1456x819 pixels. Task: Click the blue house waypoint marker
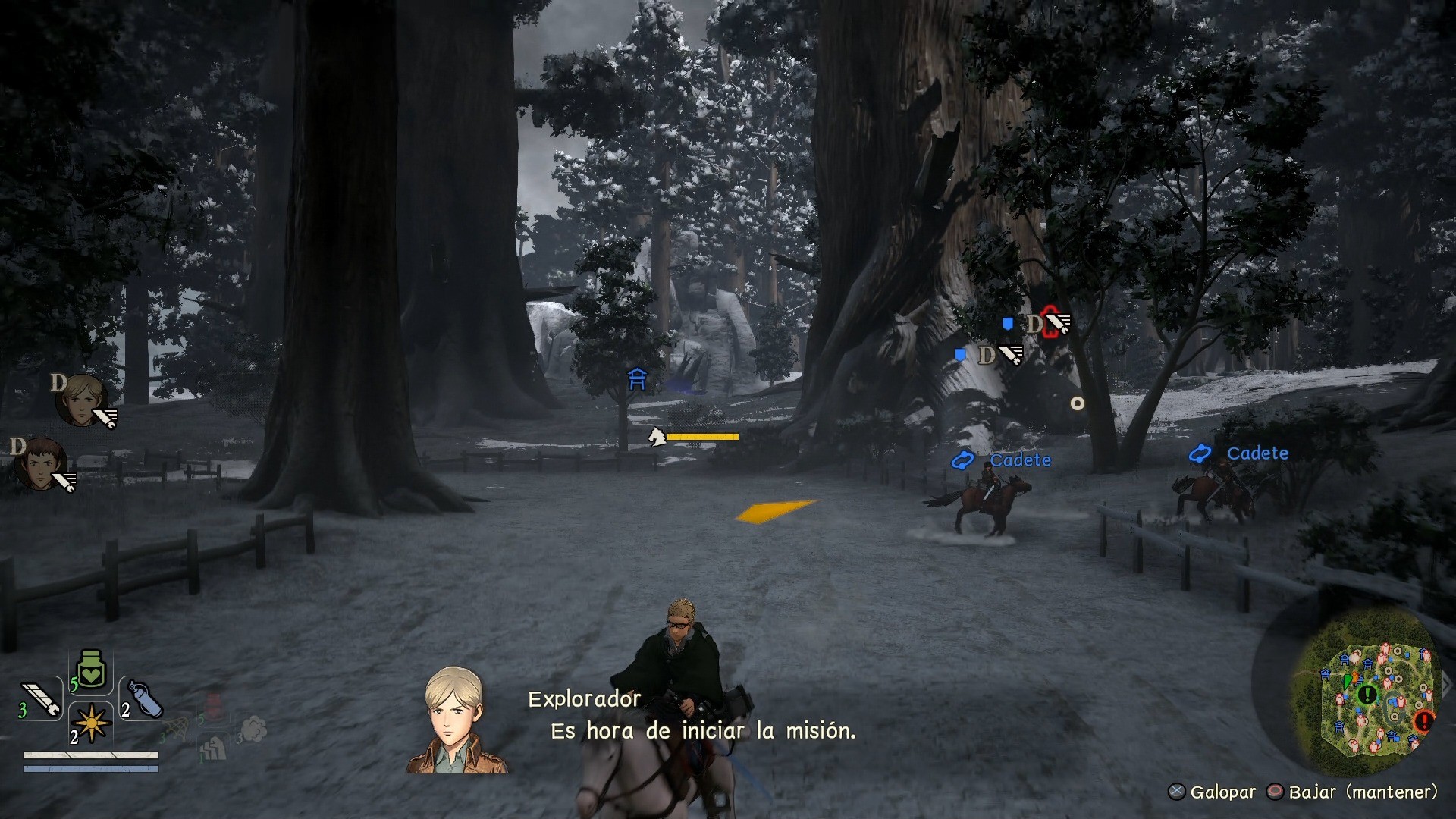tap(638, 379)
